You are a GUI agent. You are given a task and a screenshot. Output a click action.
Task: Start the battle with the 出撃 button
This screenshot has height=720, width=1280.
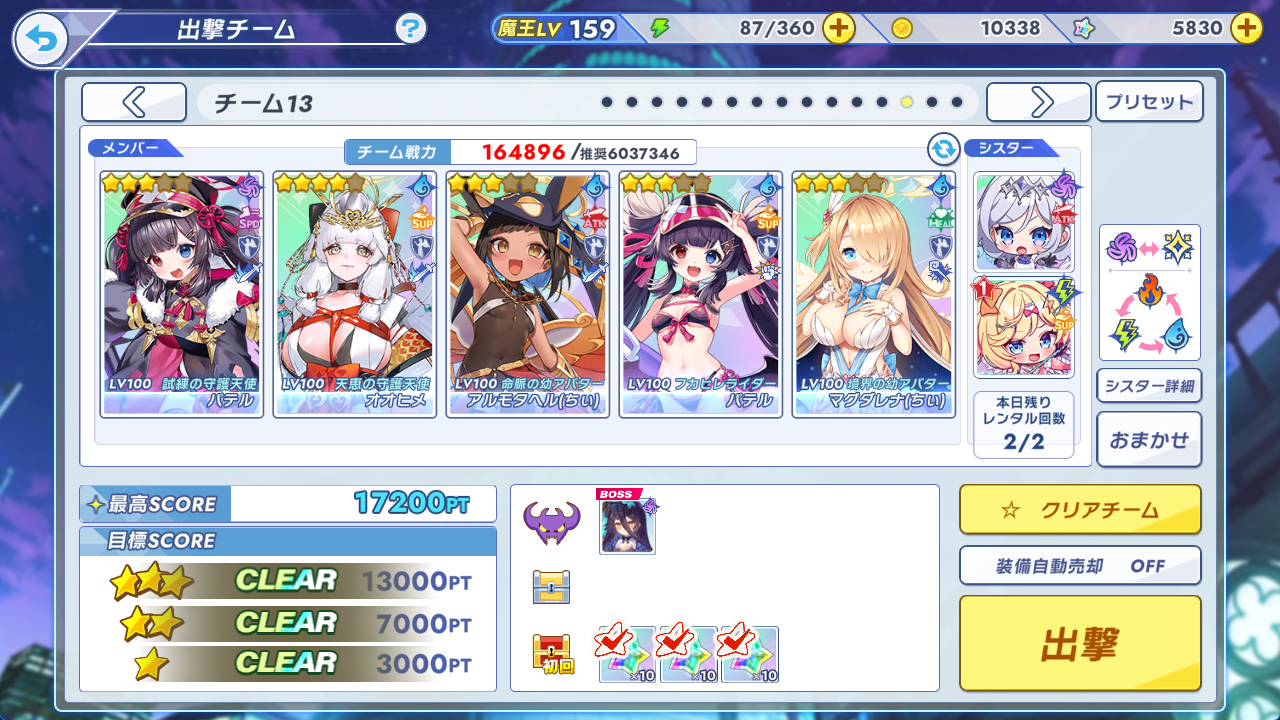(1079, 644)
